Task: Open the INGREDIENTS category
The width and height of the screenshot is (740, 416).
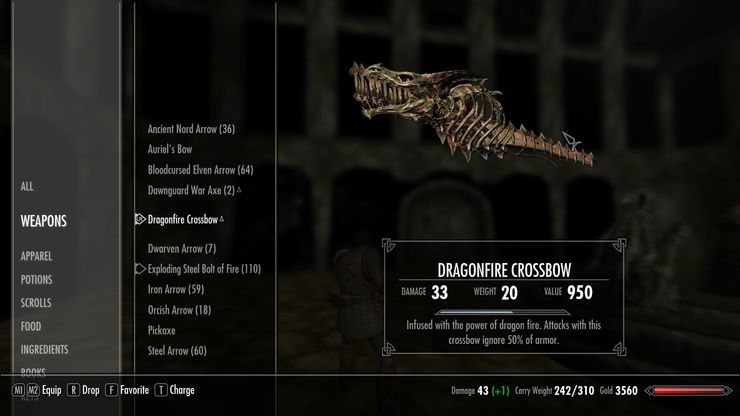Action: (x=44, y=350)
